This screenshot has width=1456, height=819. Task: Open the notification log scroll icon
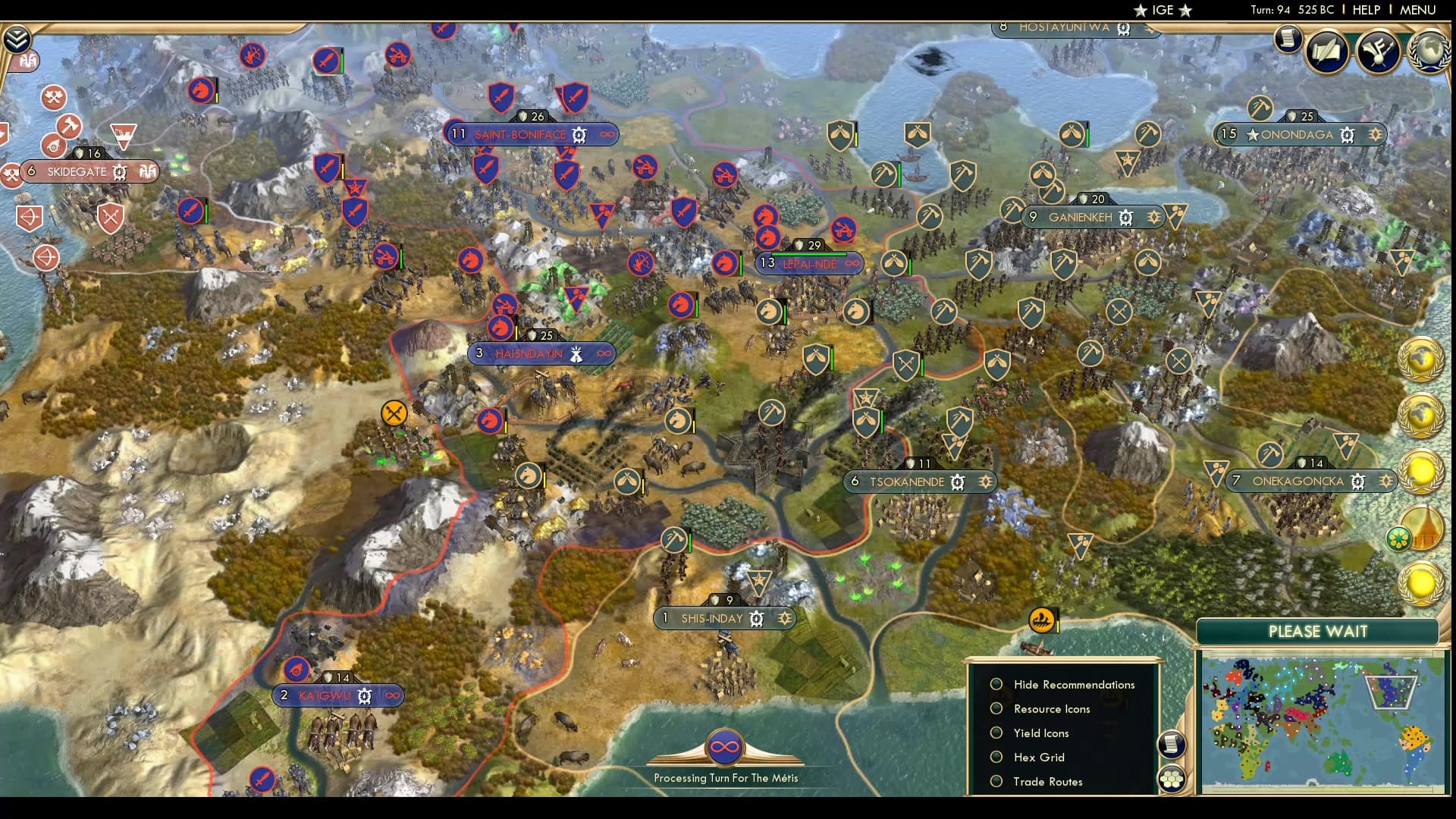[1288, 39]
